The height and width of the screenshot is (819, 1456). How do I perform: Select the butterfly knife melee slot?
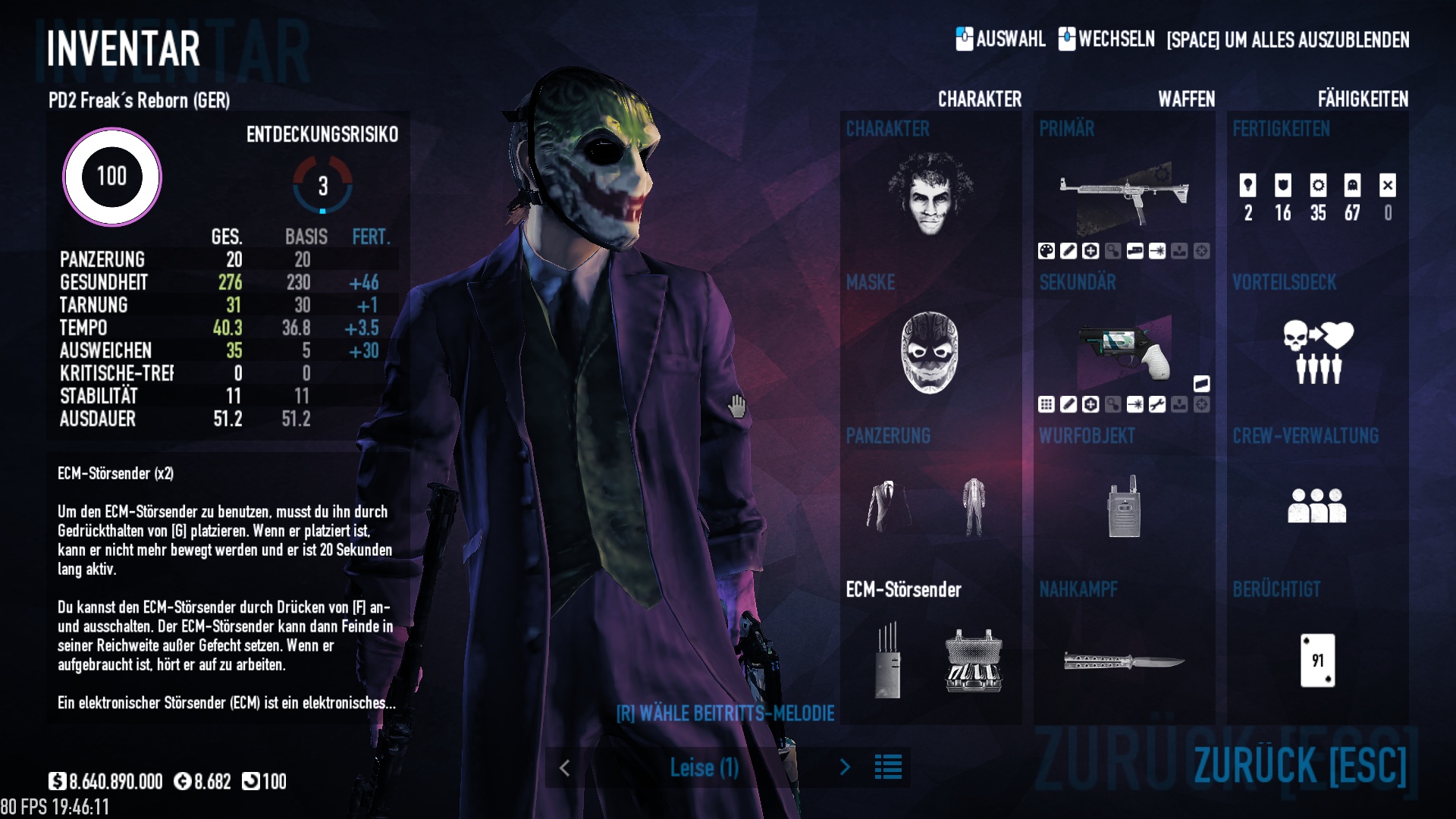[1124, 661]
